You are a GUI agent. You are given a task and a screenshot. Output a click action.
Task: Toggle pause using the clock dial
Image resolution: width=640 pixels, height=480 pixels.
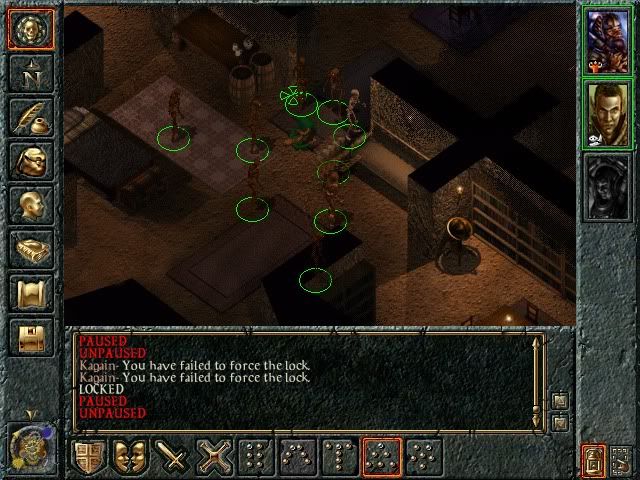(28, 445)
